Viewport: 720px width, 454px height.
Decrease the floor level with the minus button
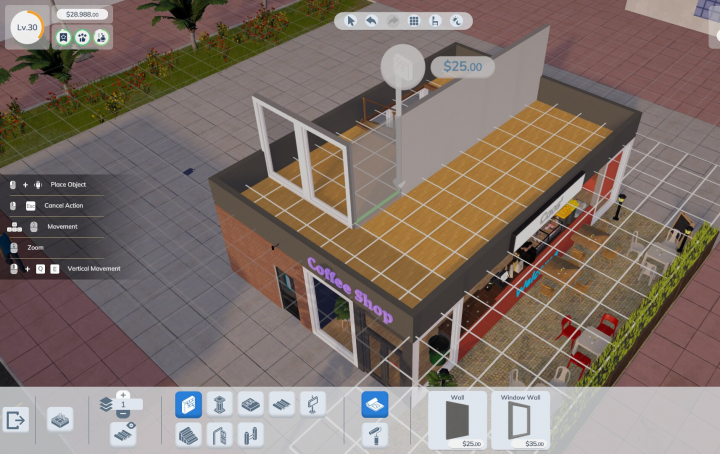123,413
